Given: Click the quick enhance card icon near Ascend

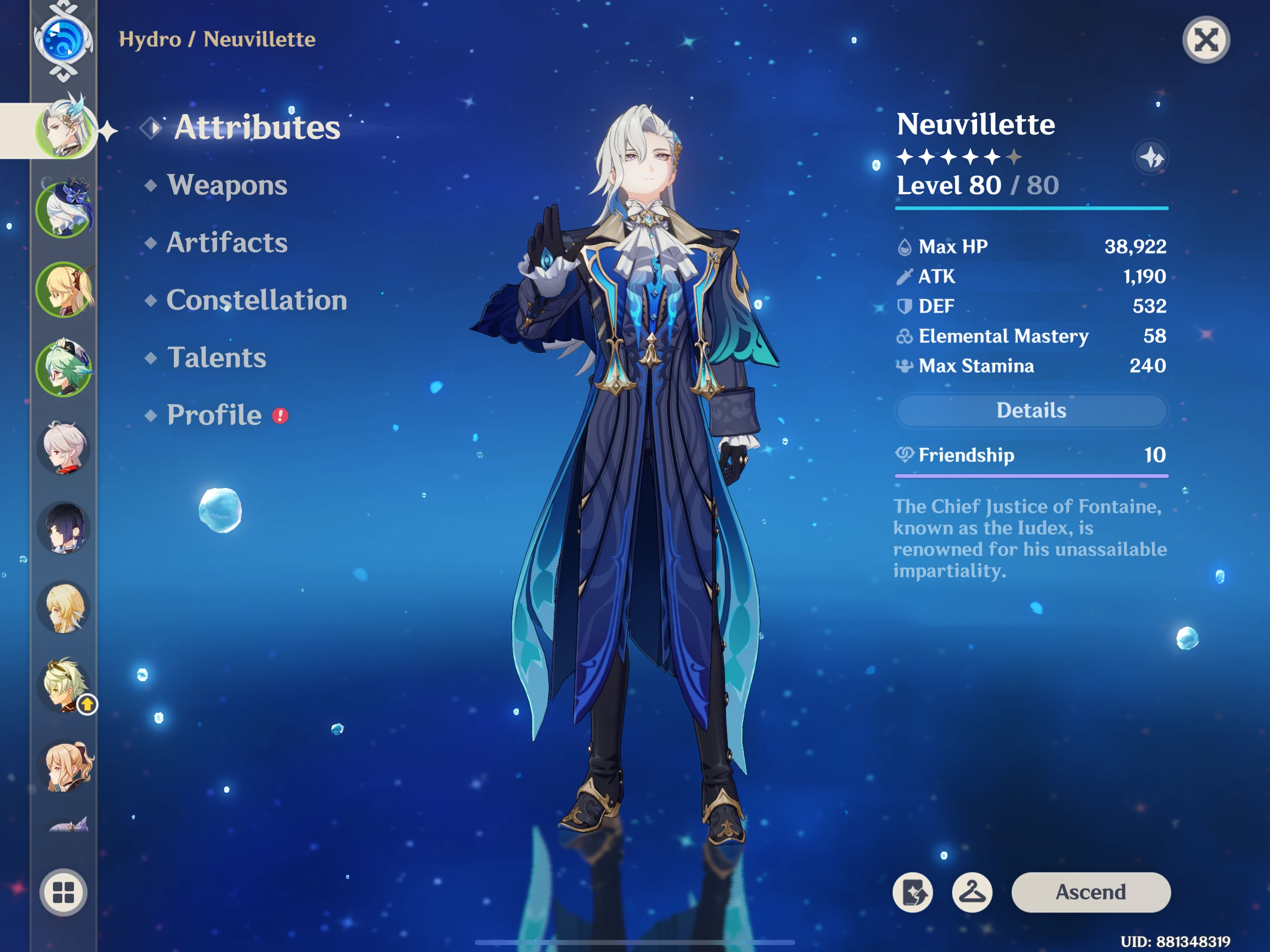Looking at the screenshot, I should pyautogui.click(x=913, y=892).
